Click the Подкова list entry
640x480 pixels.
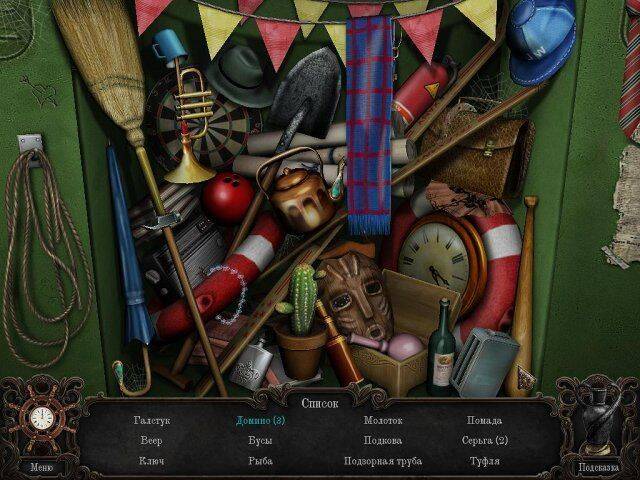(x=382, y=440)
